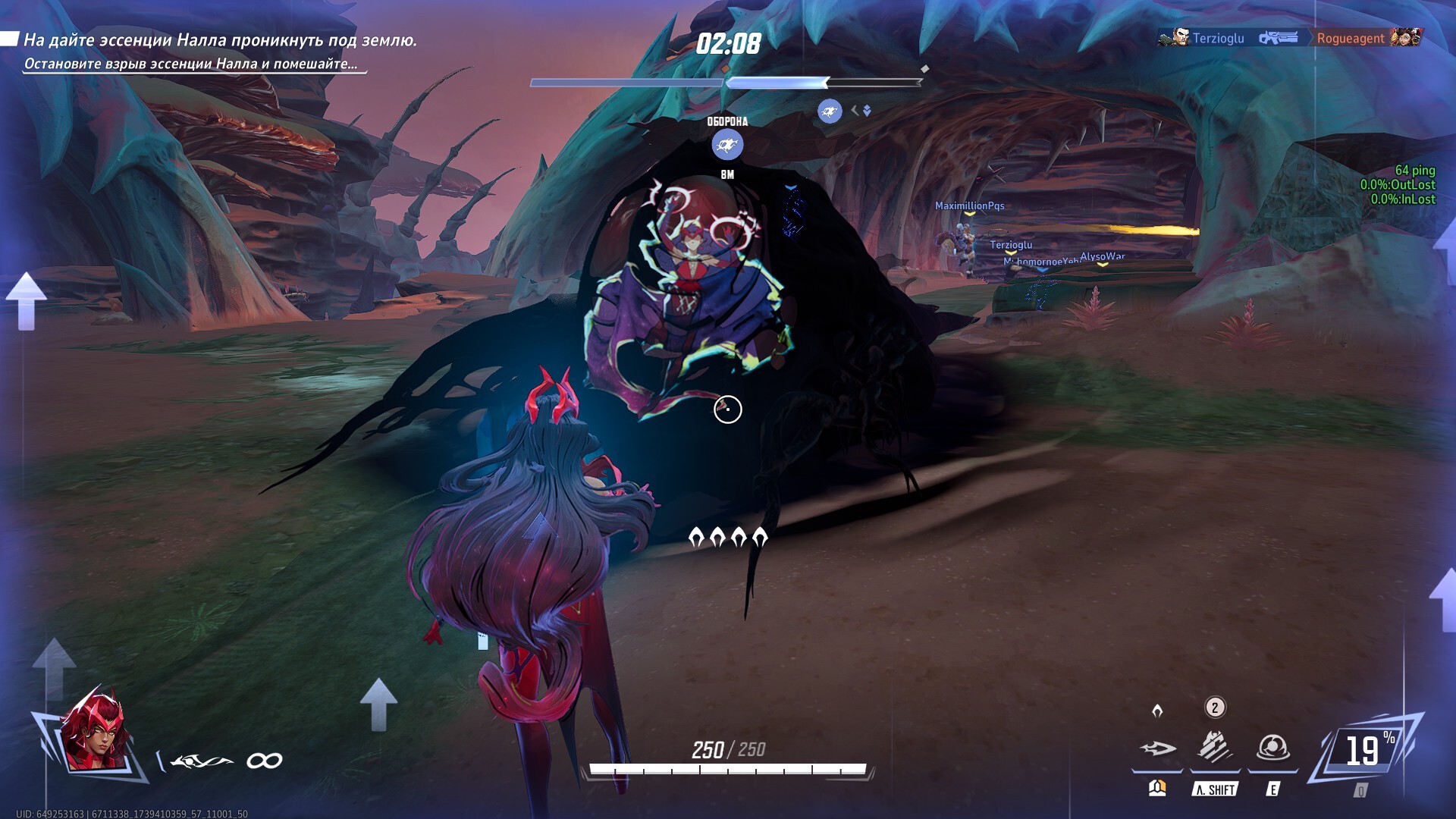Select the objective icon under the progress bar
Screen dimensions: 1456x819
[830, 111]
